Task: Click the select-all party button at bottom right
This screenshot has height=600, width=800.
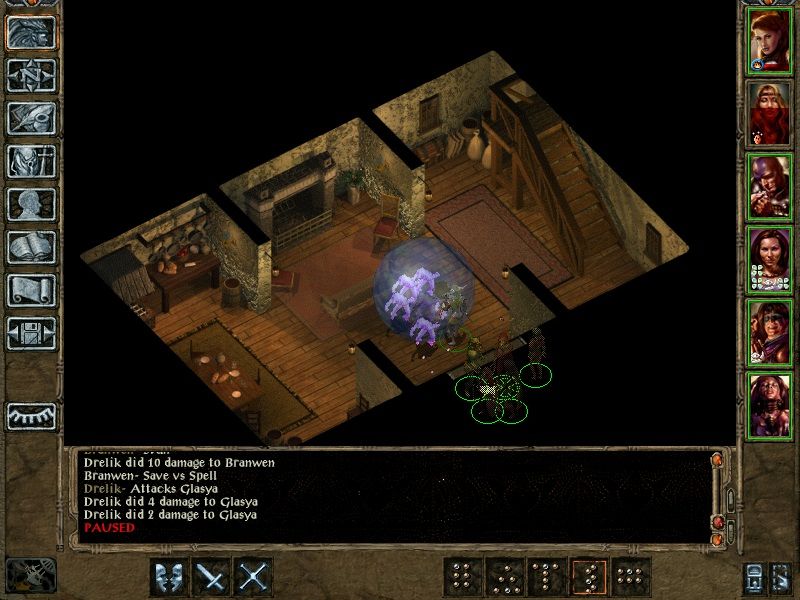Action: click(782, 577)
